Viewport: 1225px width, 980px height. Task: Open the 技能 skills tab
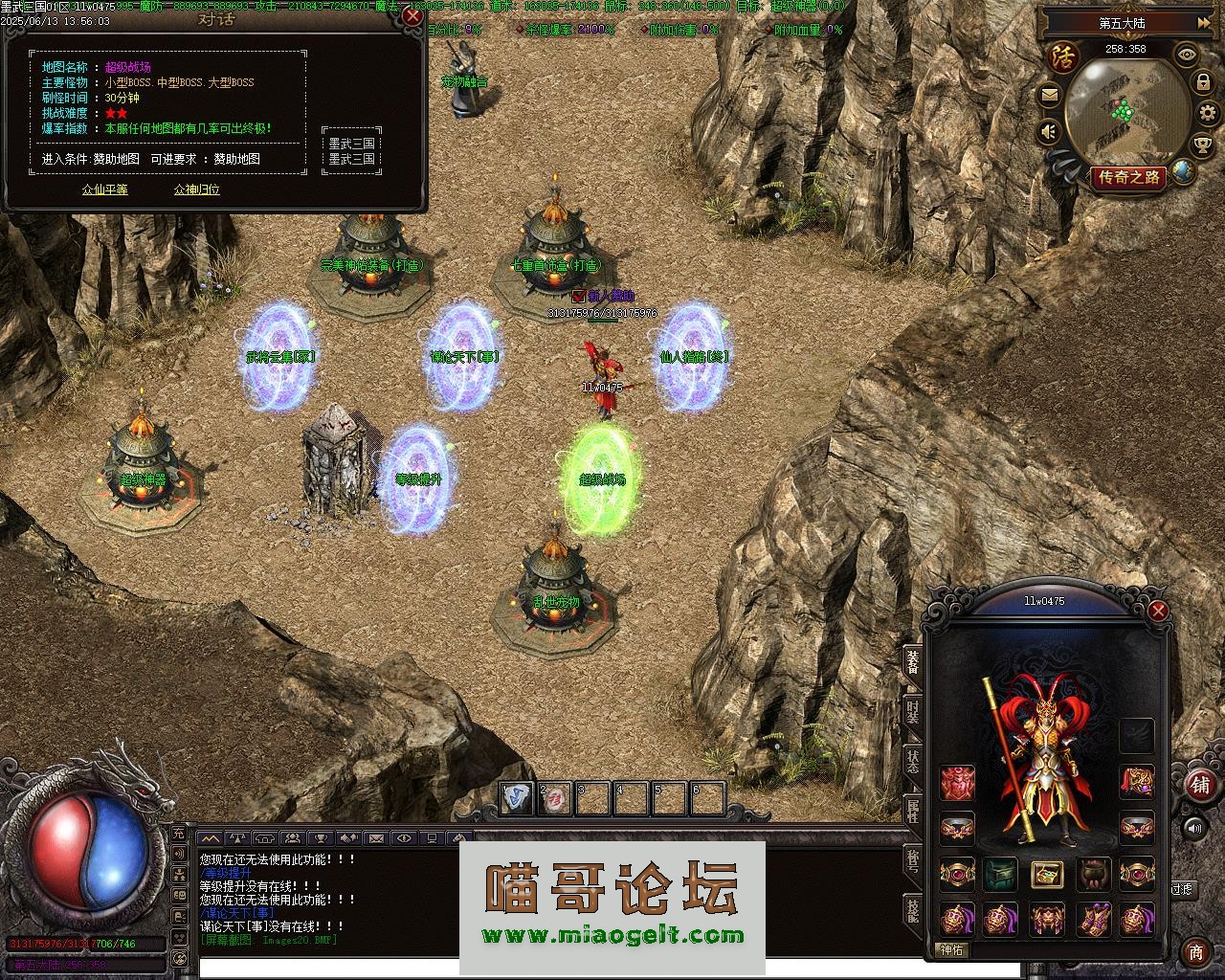913,910
